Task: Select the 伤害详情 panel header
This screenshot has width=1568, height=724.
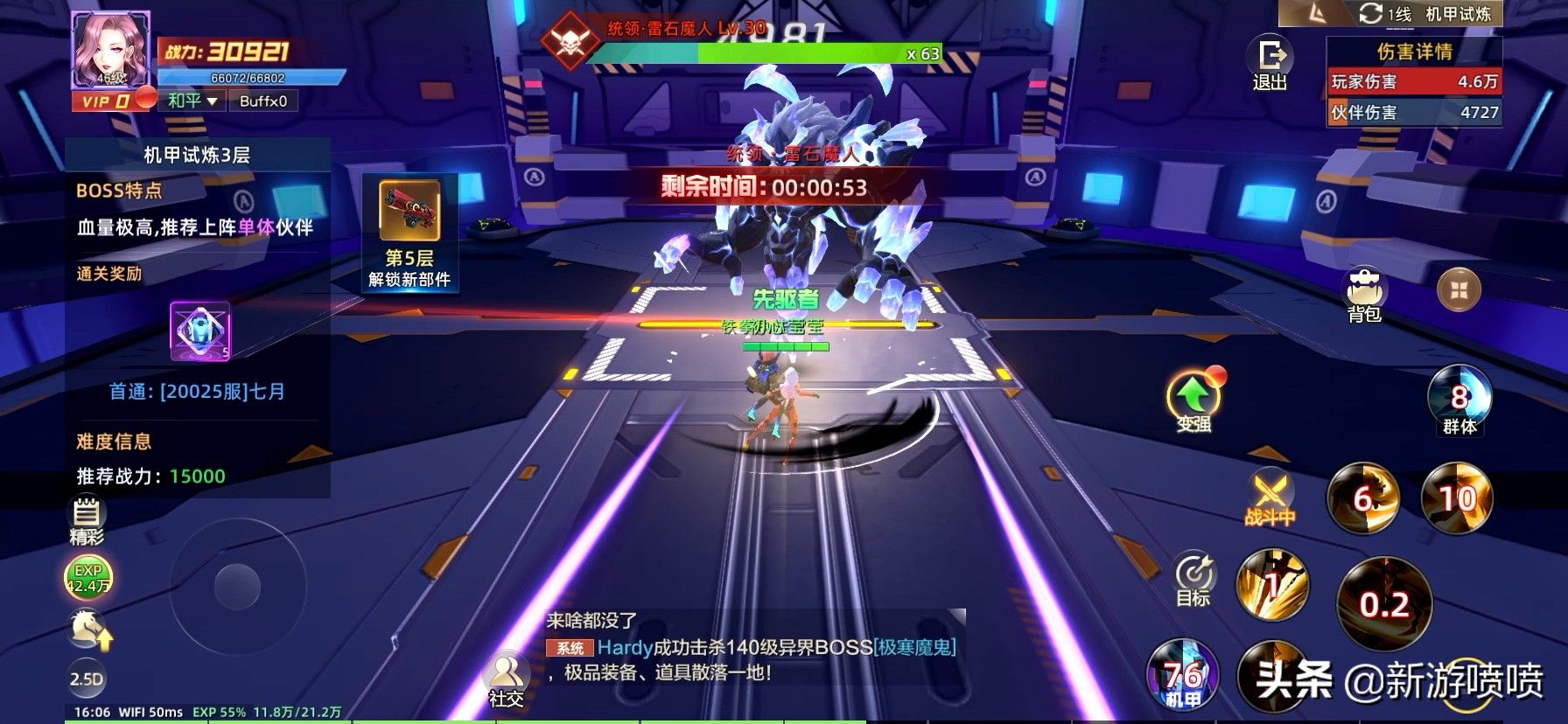Action: pyautogui.click(x=1414, y=50)
